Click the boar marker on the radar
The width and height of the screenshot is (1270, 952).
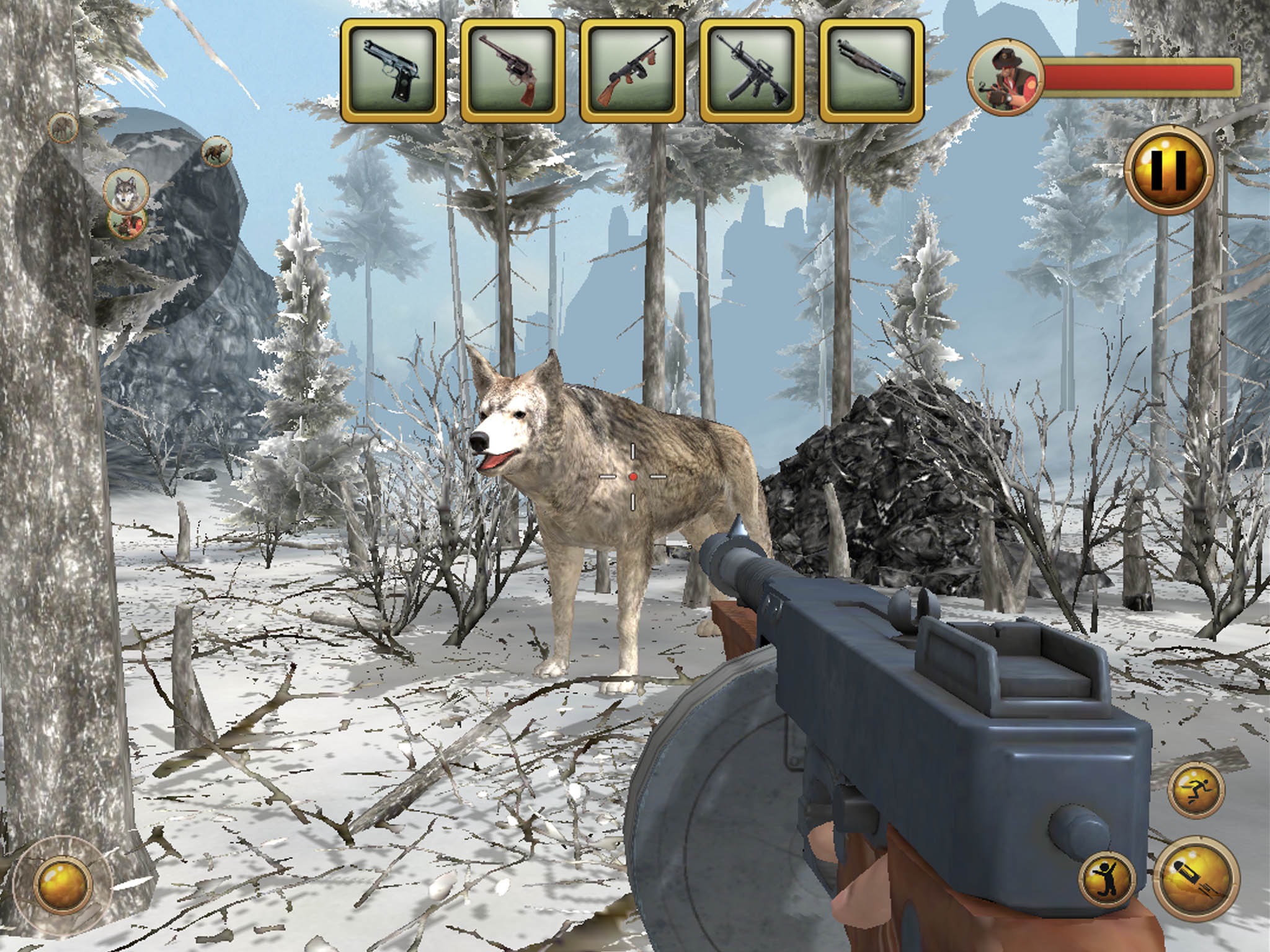click(216, 152)
